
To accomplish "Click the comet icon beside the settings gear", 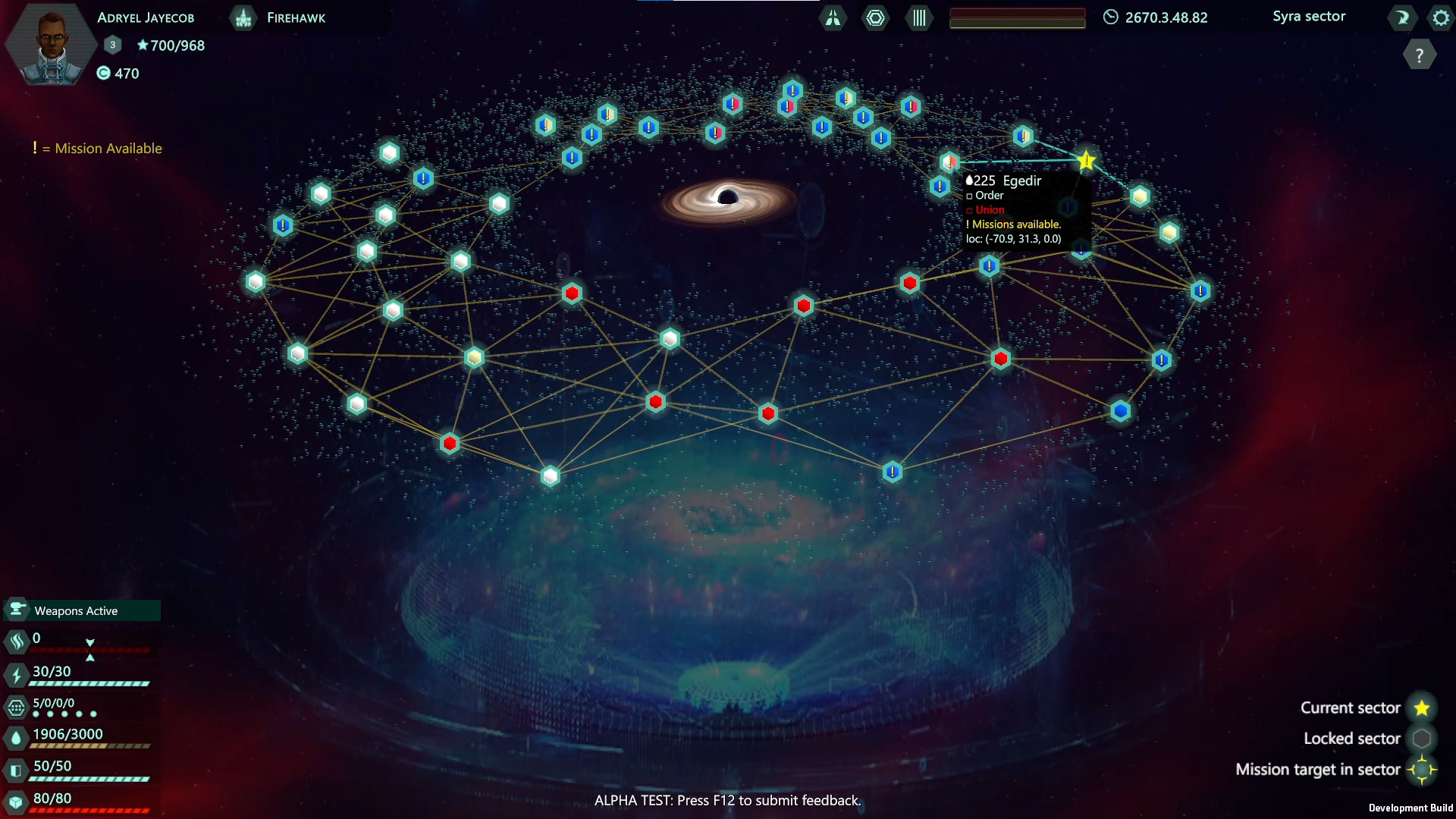I will pos(1402,17).
